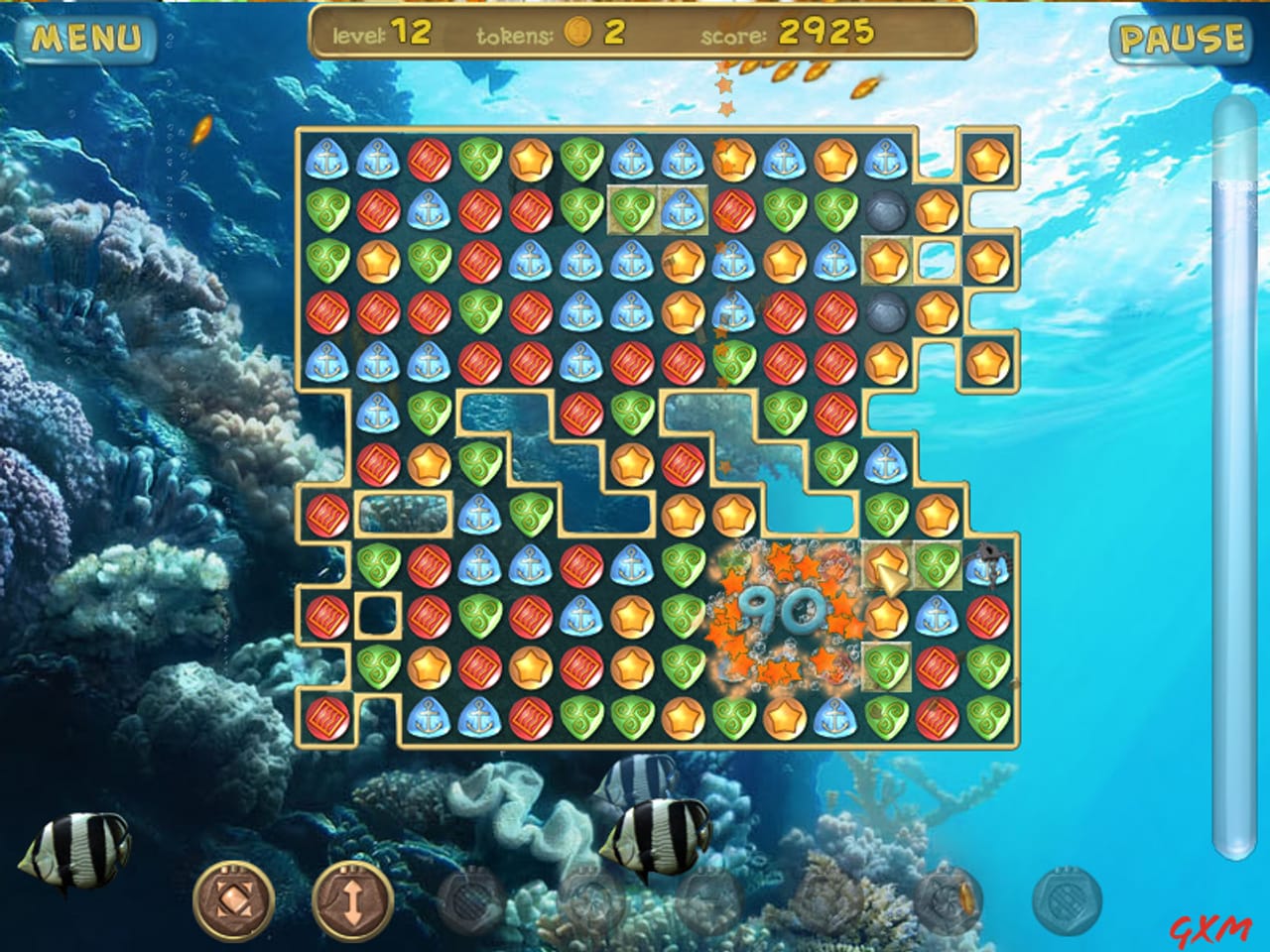Click the star on the gold bonus cell
Screen dimensions: 1270x952
(886, 260)
